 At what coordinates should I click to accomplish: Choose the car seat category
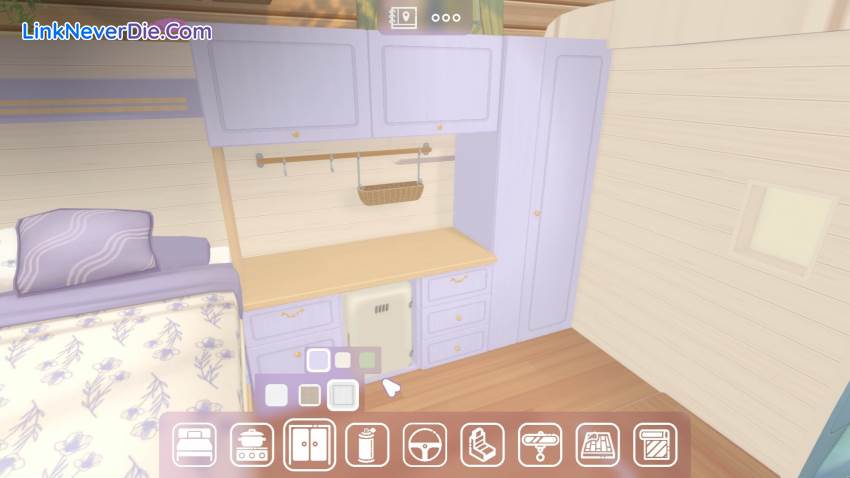tap(482, 445)
